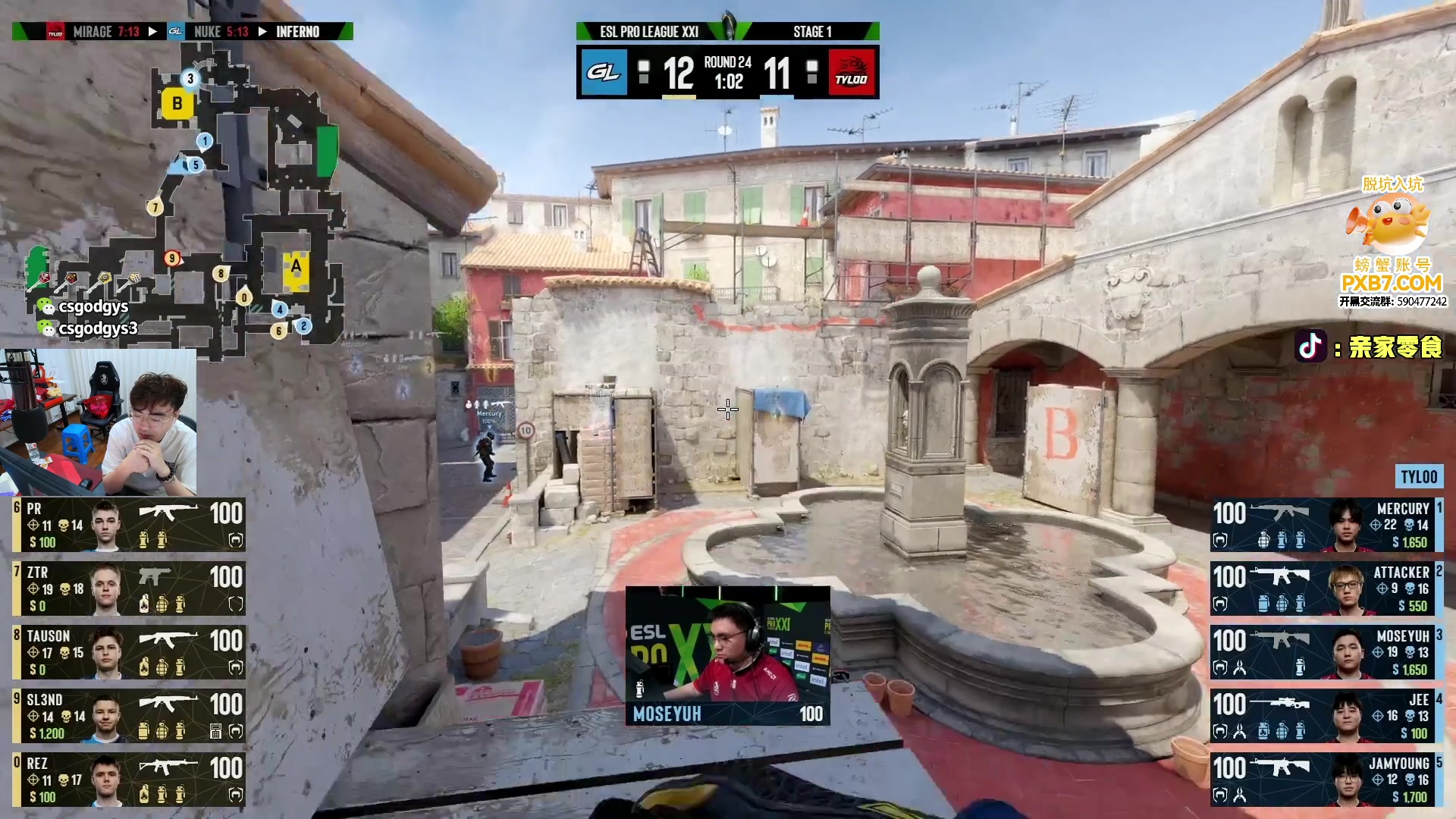
Task: Select ZTR's player row
Action: [x=129, y=588]
